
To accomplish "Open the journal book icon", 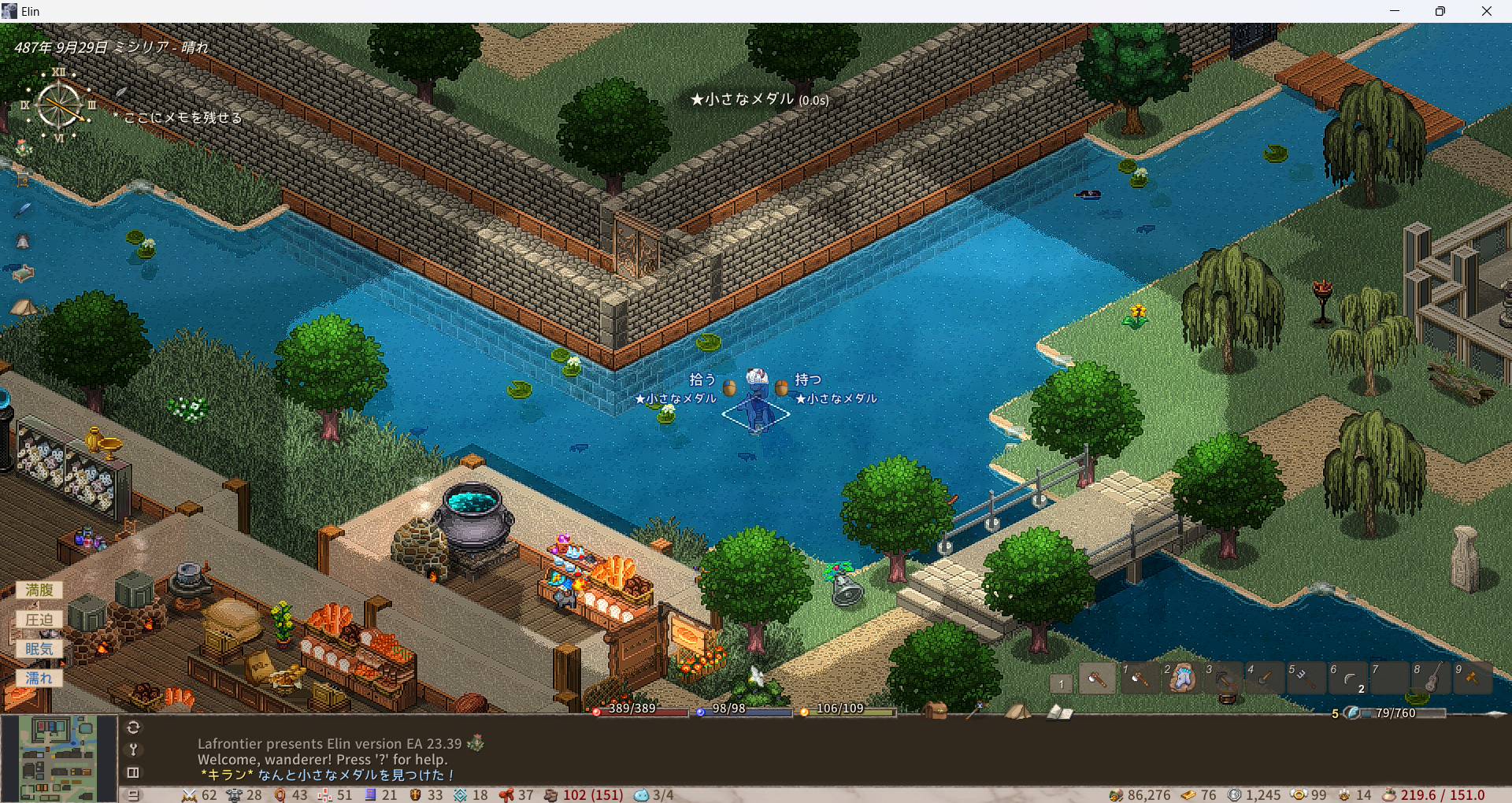I will [x=1059, y=712].
